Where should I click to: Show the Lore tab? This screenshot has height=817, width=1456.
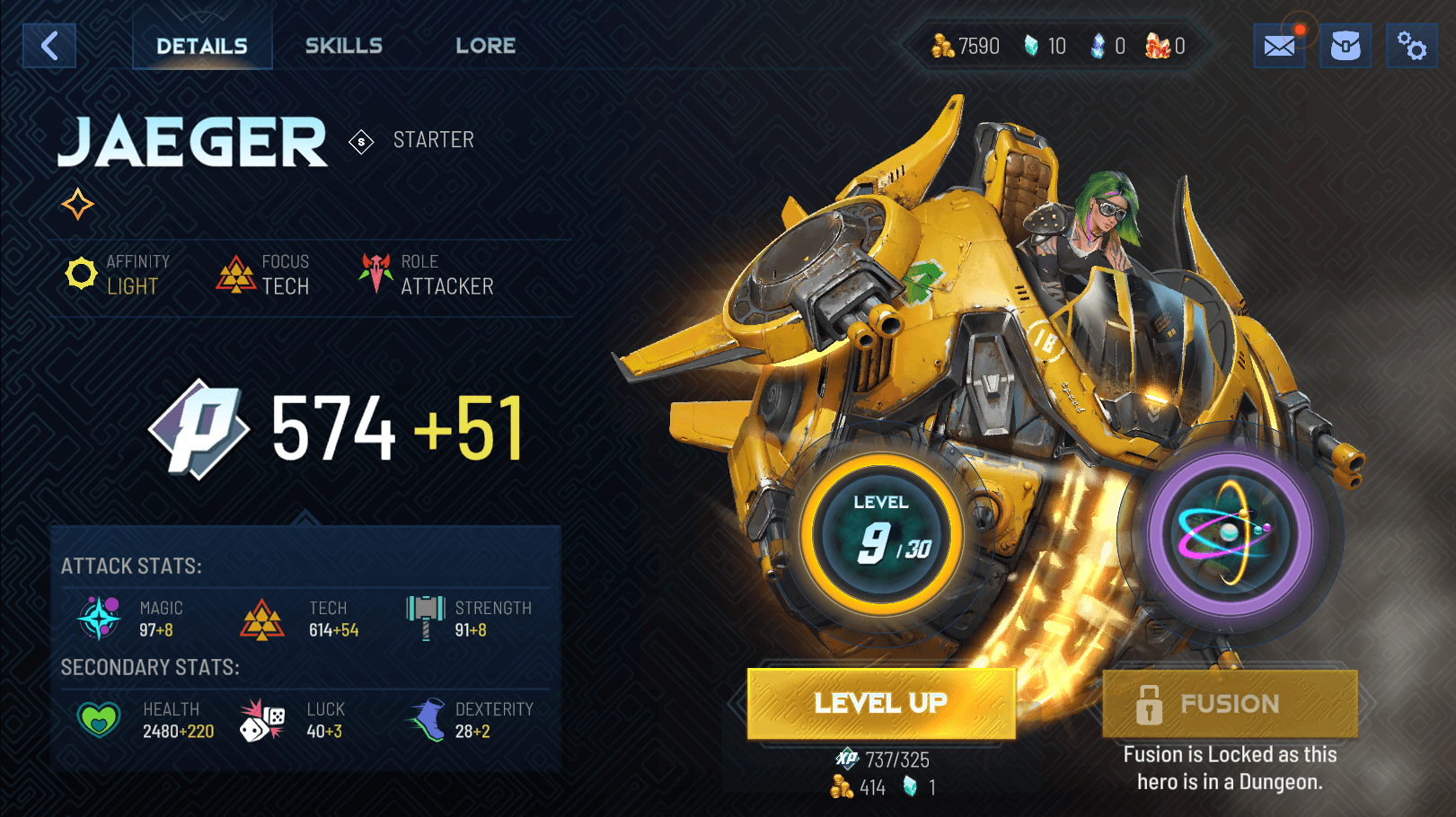click(x=486, y=46)
